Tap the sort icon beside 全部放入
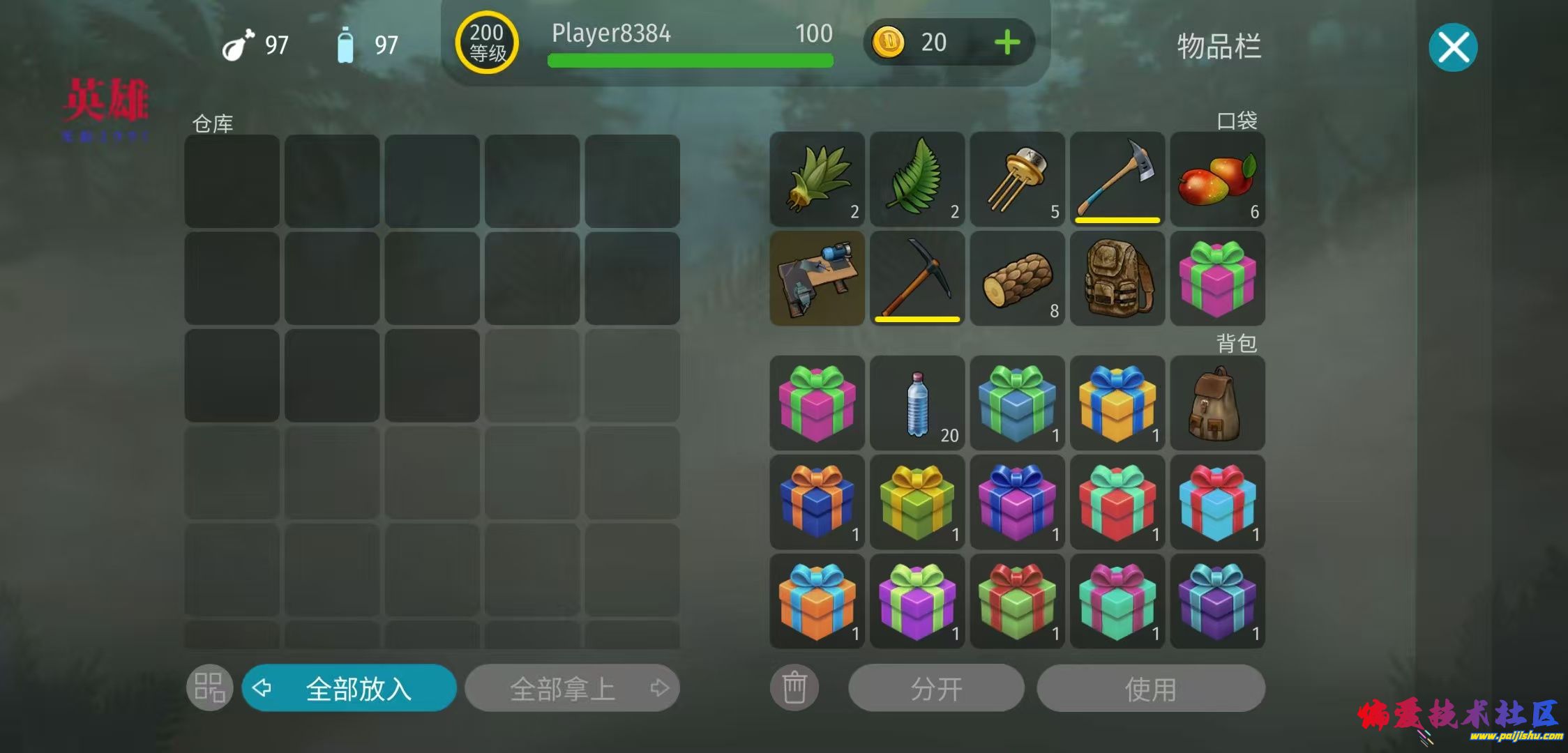Viewport: 1568px width, 753px height. point(209,687)
